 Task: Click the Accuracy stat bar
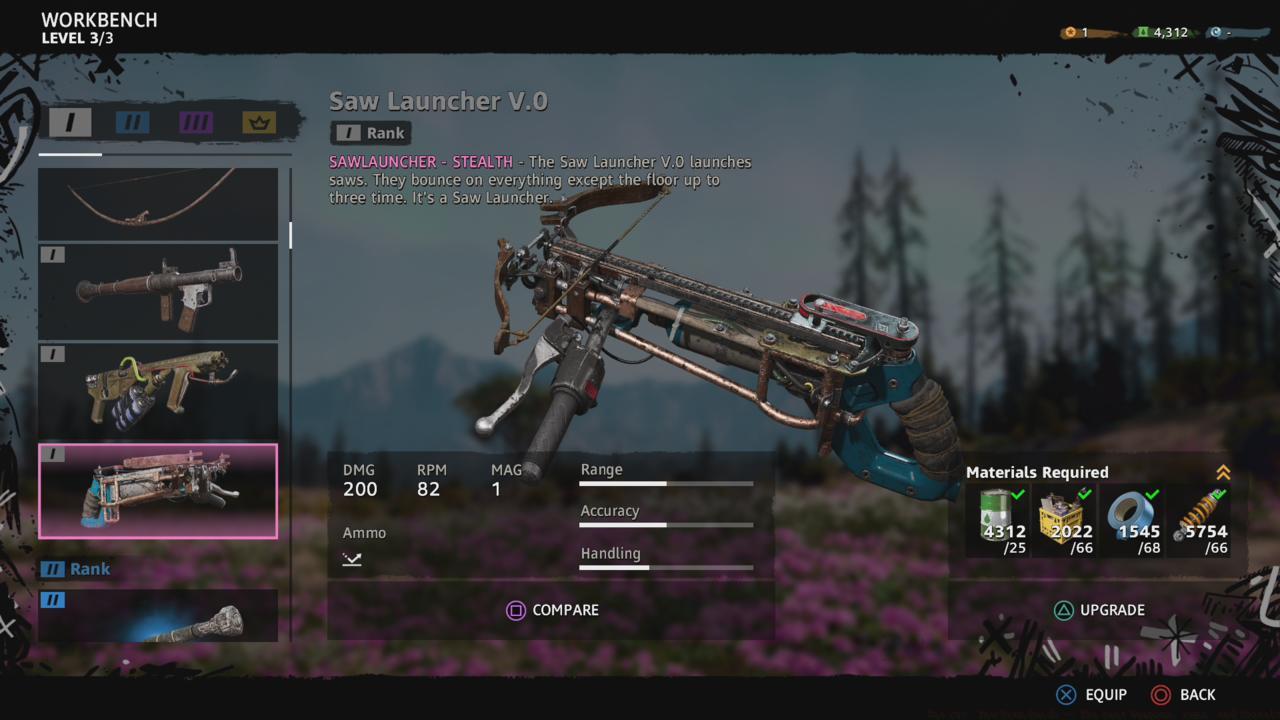[x=666, y=524]
